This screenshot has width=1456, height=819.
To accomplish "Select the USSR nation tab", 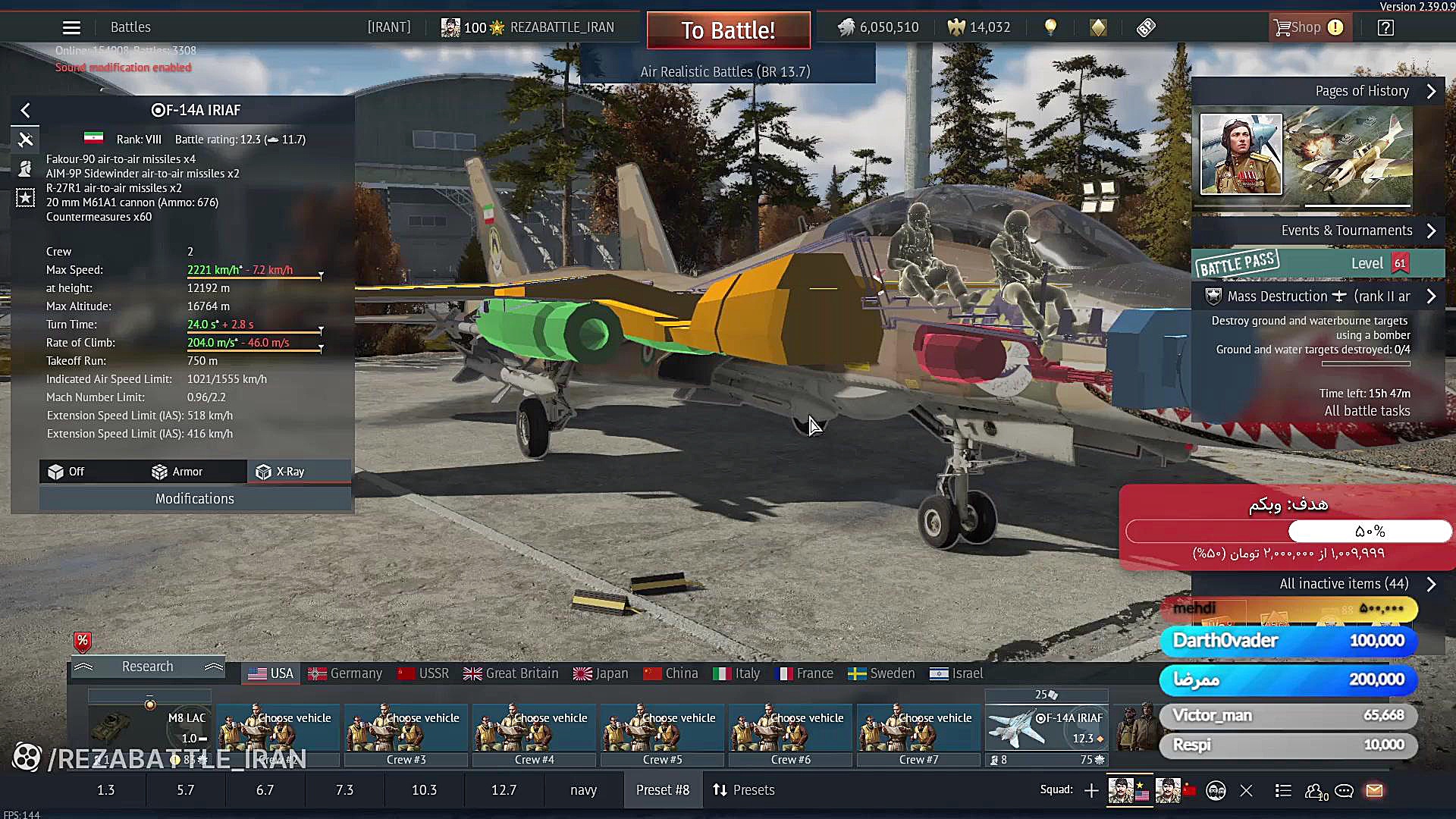I will click(x=423, y=673).
